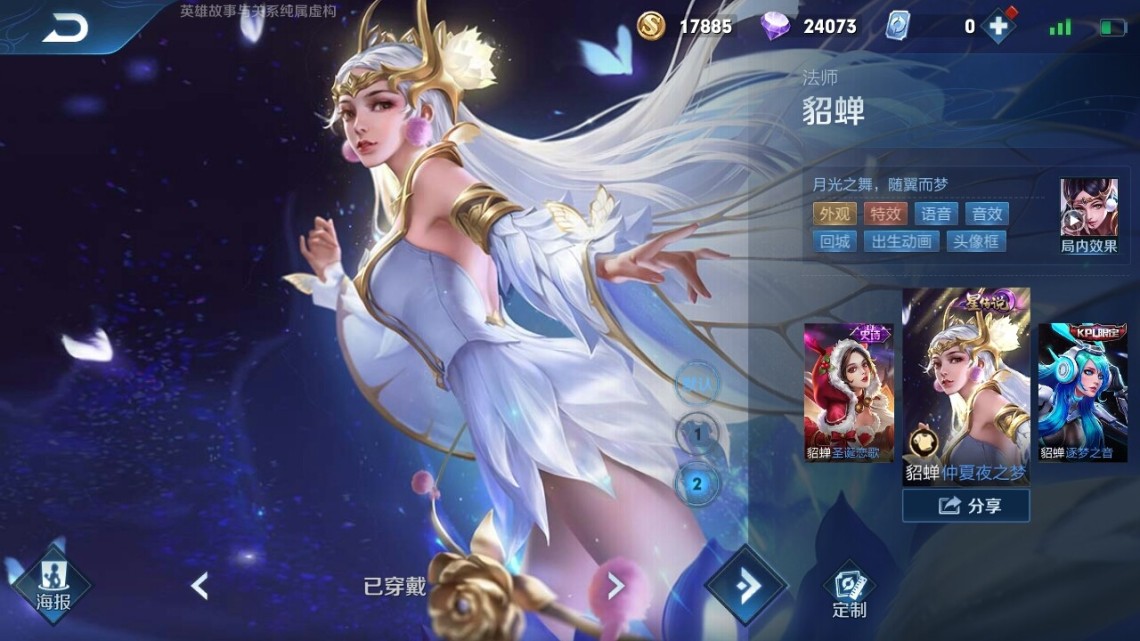
Task: Switch to the previous skin with left arrow
Action: coord(200,586)
